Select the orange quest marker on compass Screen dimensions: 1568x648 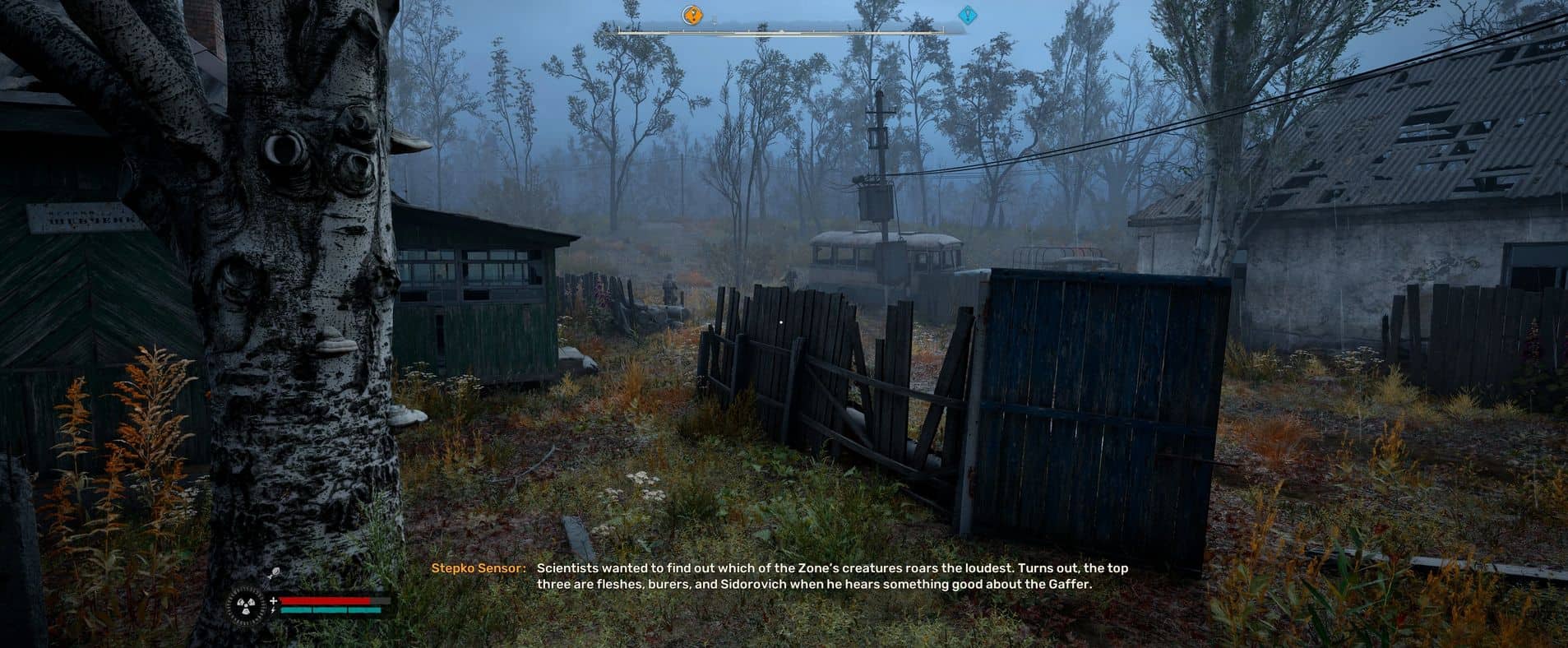pyautogui.click(x=693, y=15)
